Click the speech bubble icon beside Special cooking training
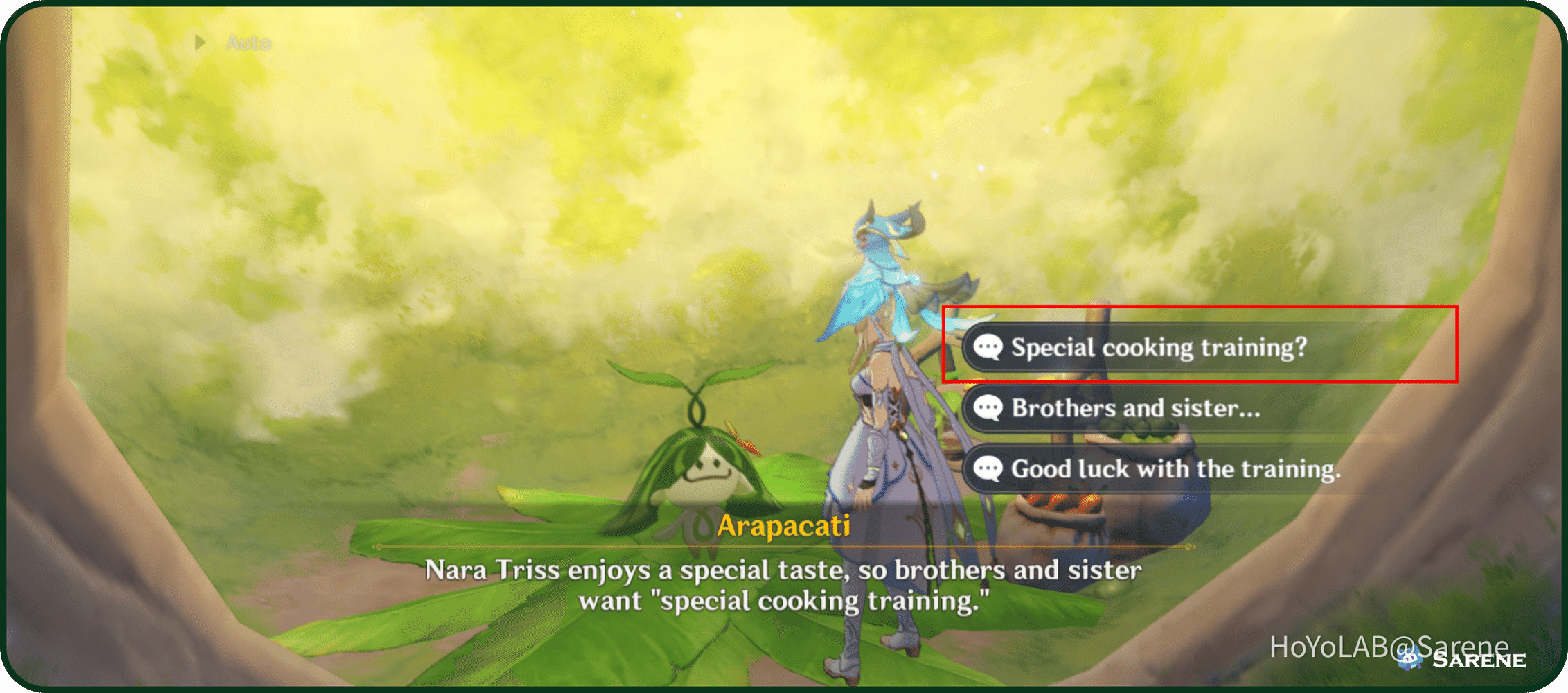The image size is (1568, 693). (x=990, y=348)
